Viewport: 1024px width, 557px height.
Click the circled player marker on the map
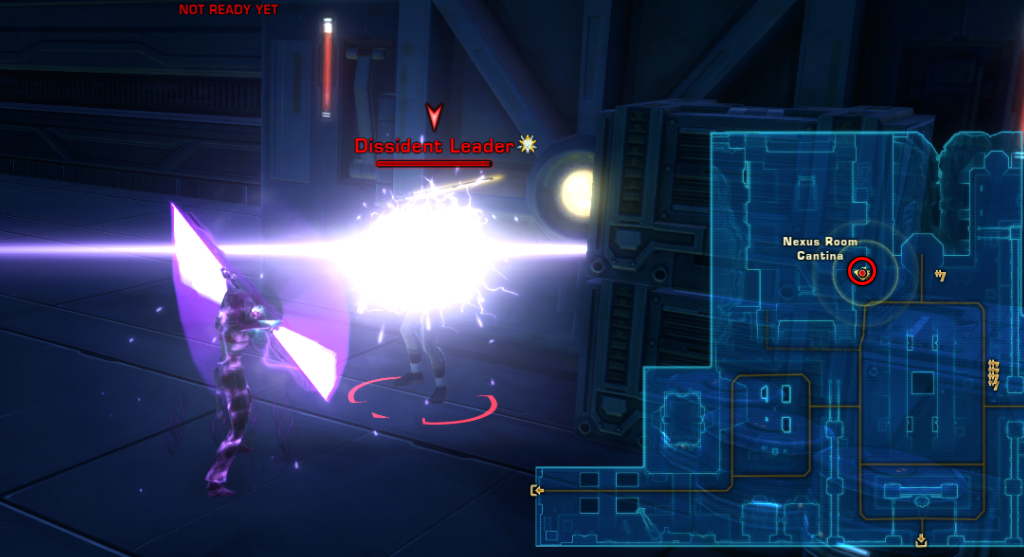coord(861,271)
